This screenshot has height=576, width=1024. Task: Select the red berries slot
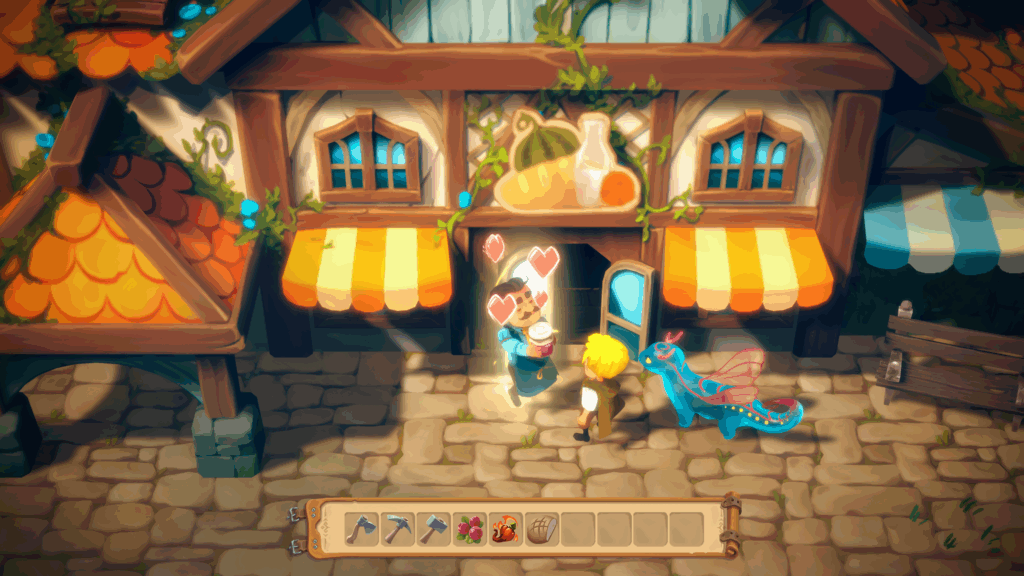click(469, 528)
